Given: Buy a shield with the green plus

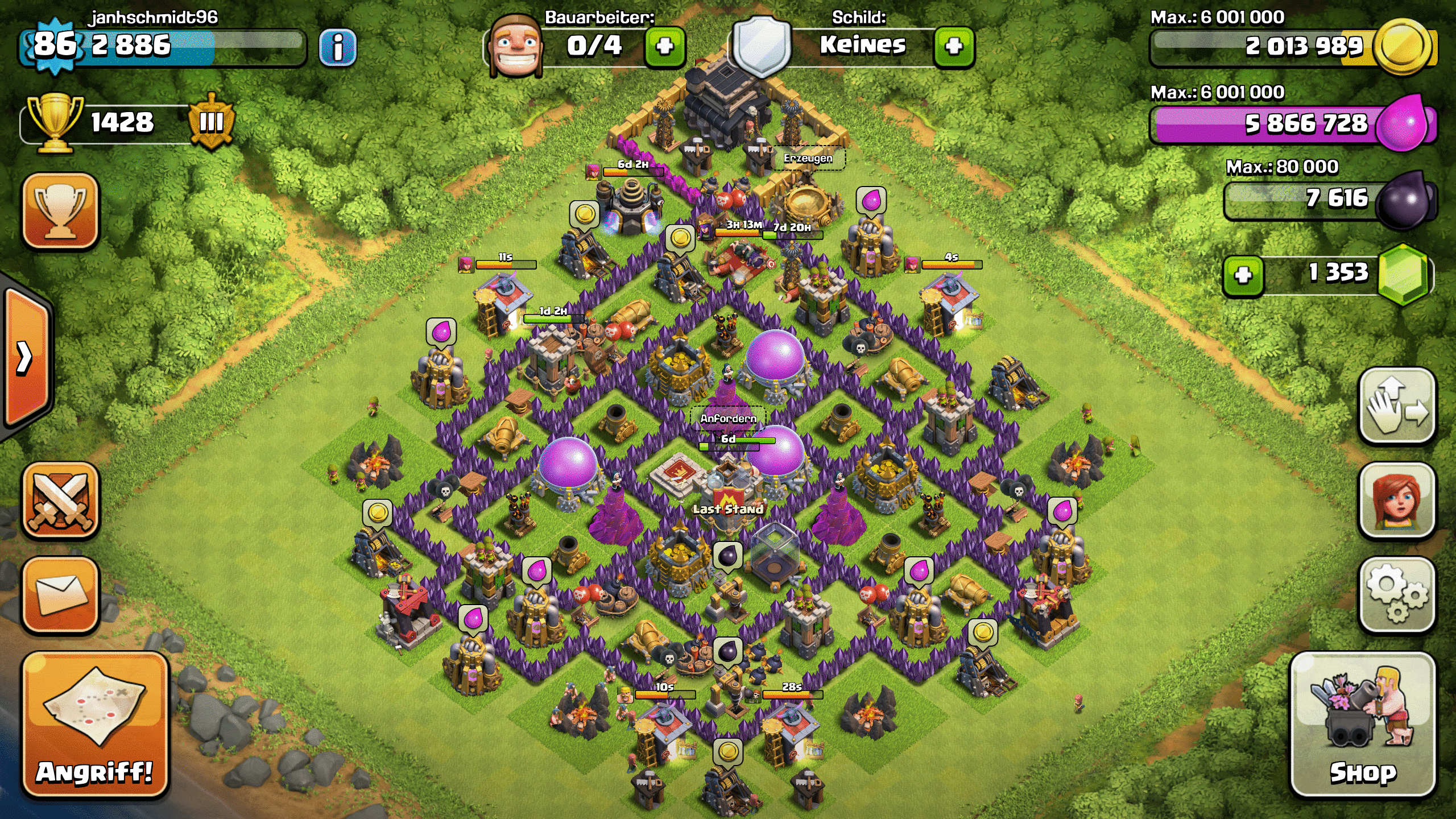Looking at the screenshot, I should coord(954,46).
